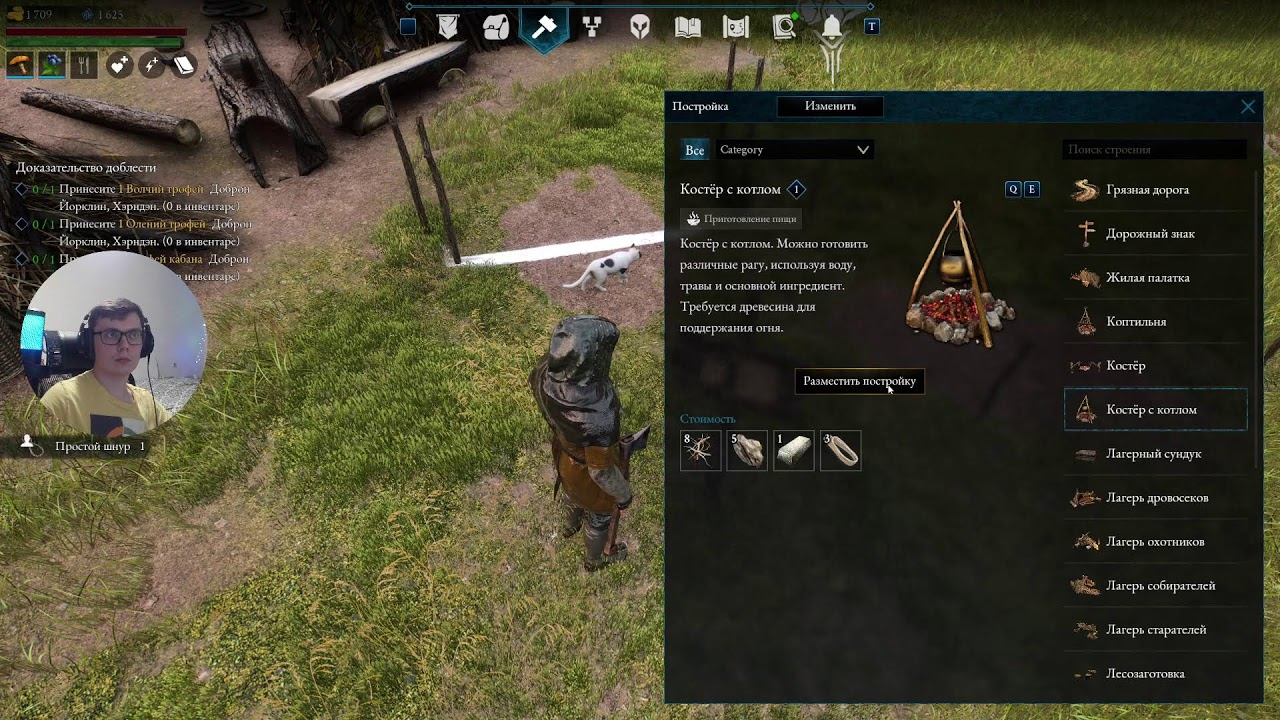Image resolution: width=1280 pixels, height=720 pixels.
Task: Click the notification bell icon
Action: [832, 27]
